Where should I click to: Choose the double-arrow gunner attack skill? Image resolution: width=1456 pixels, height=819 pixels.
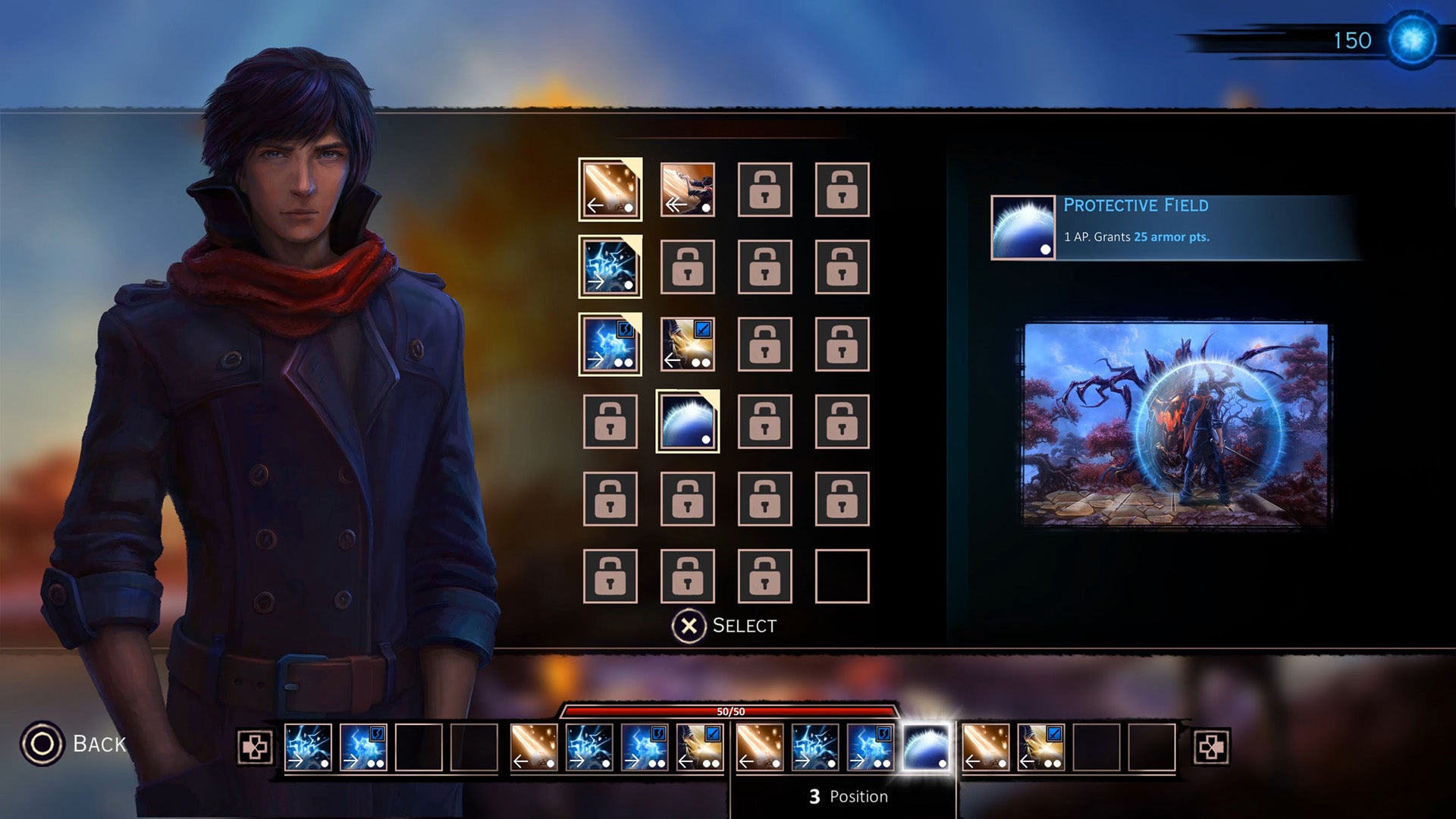click(x=688, y=190)
